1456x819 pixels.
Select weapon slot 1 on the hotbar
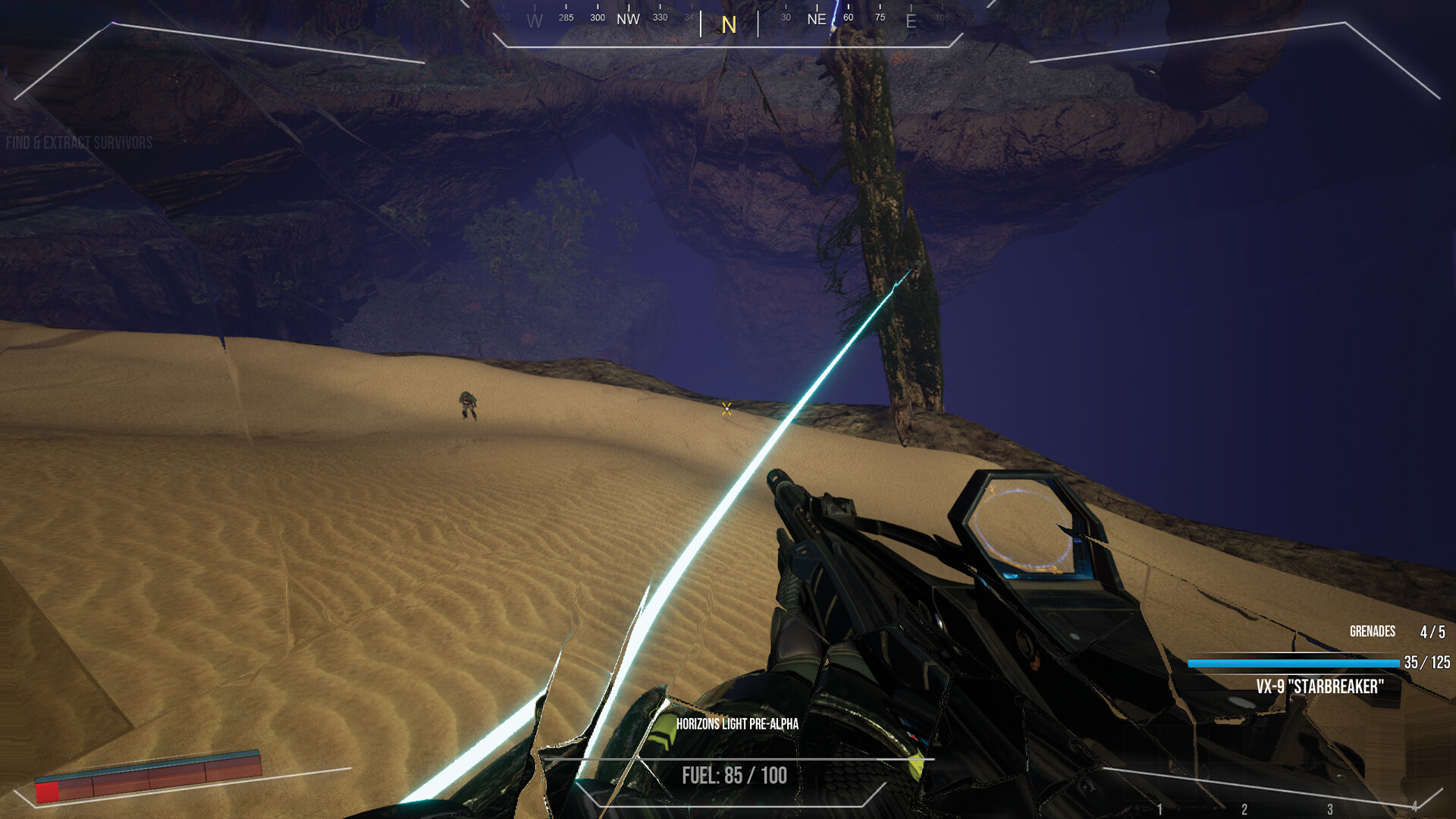pos(1160,808)
